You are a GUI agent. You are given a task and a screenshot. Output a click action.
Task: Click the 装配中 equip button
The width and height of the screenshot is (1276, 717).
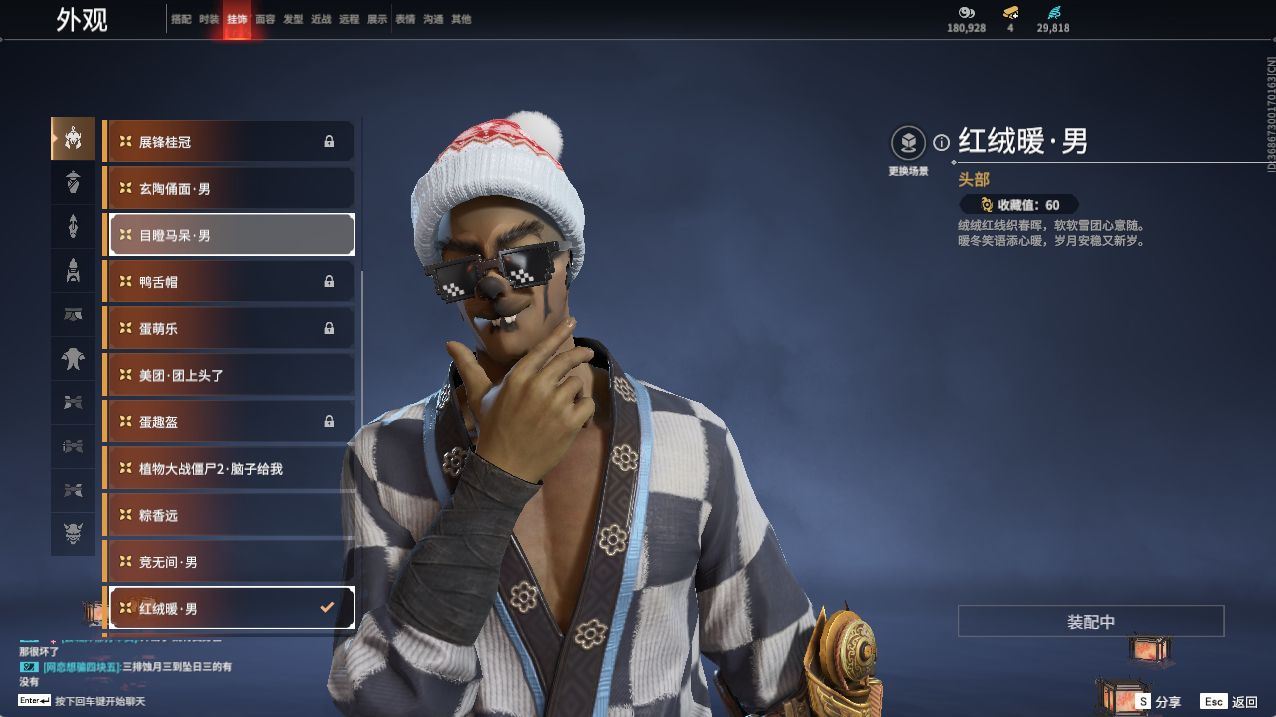(1090, 622)
